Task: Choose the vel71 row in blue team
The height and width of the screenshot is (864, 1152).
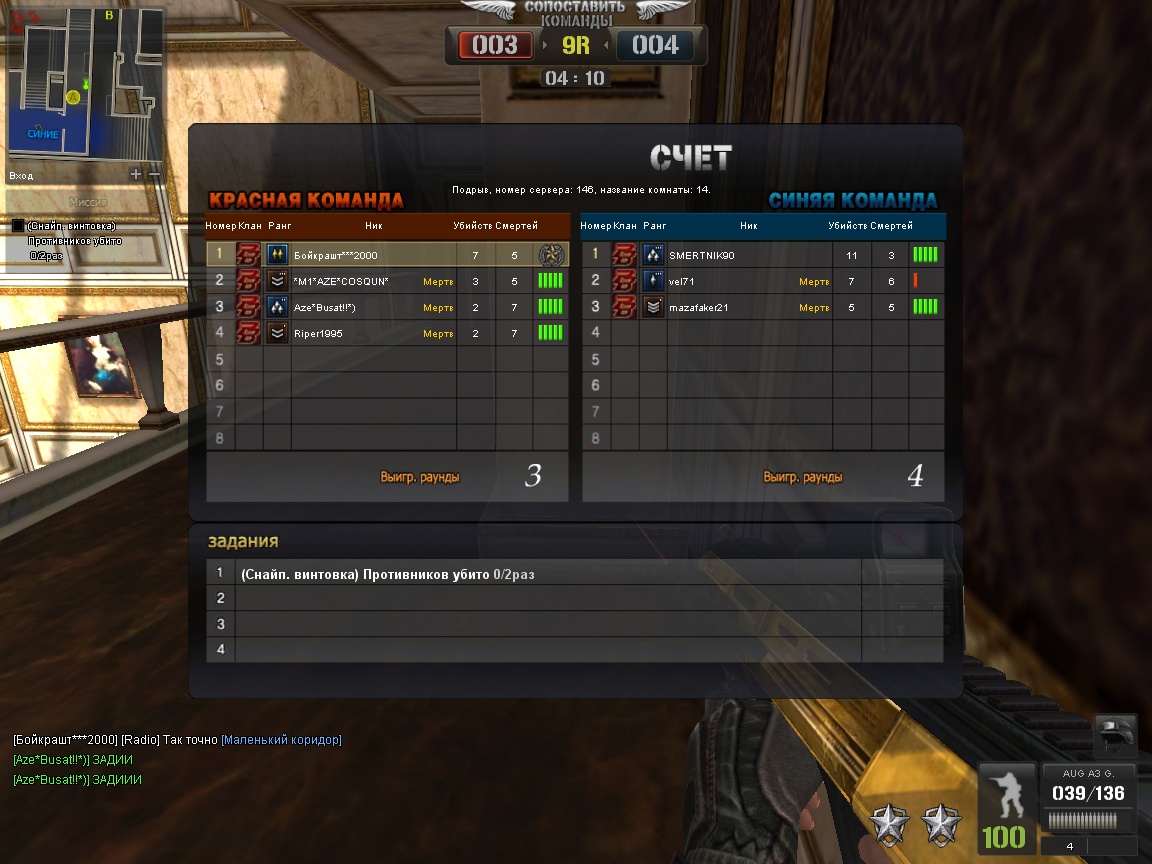Action: point(762,281)
